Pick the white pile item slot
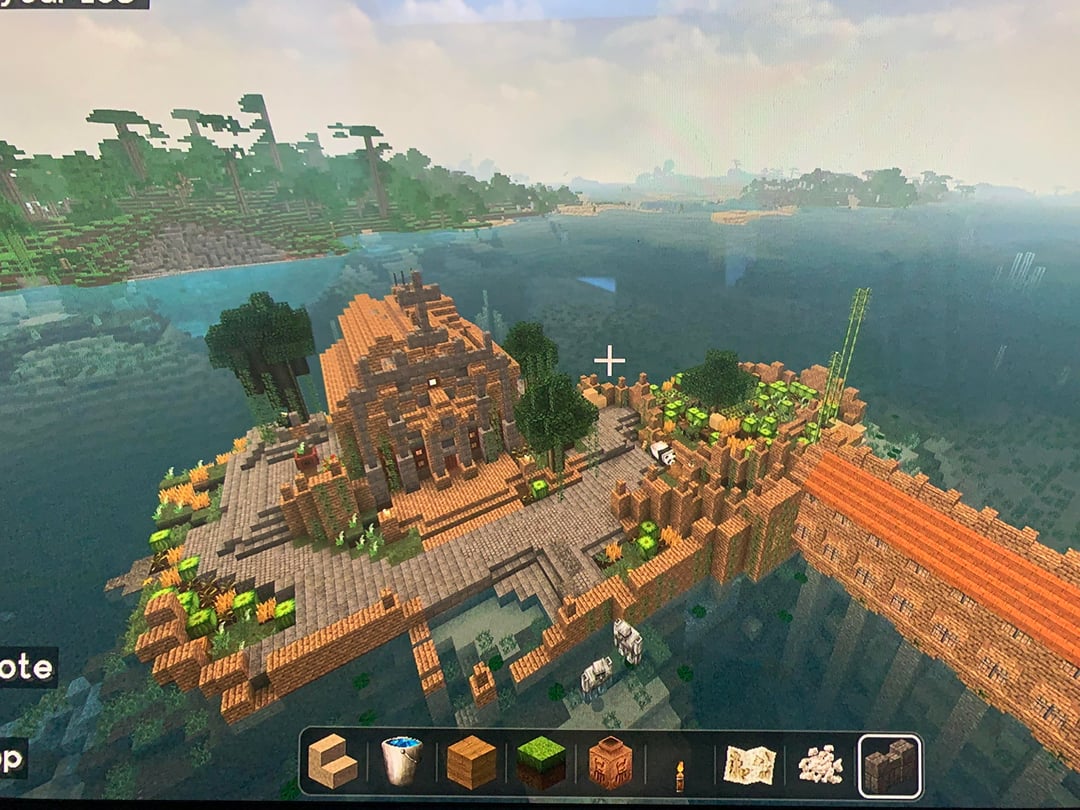Viewport: 1080px width, 810px height. point(819,766)
